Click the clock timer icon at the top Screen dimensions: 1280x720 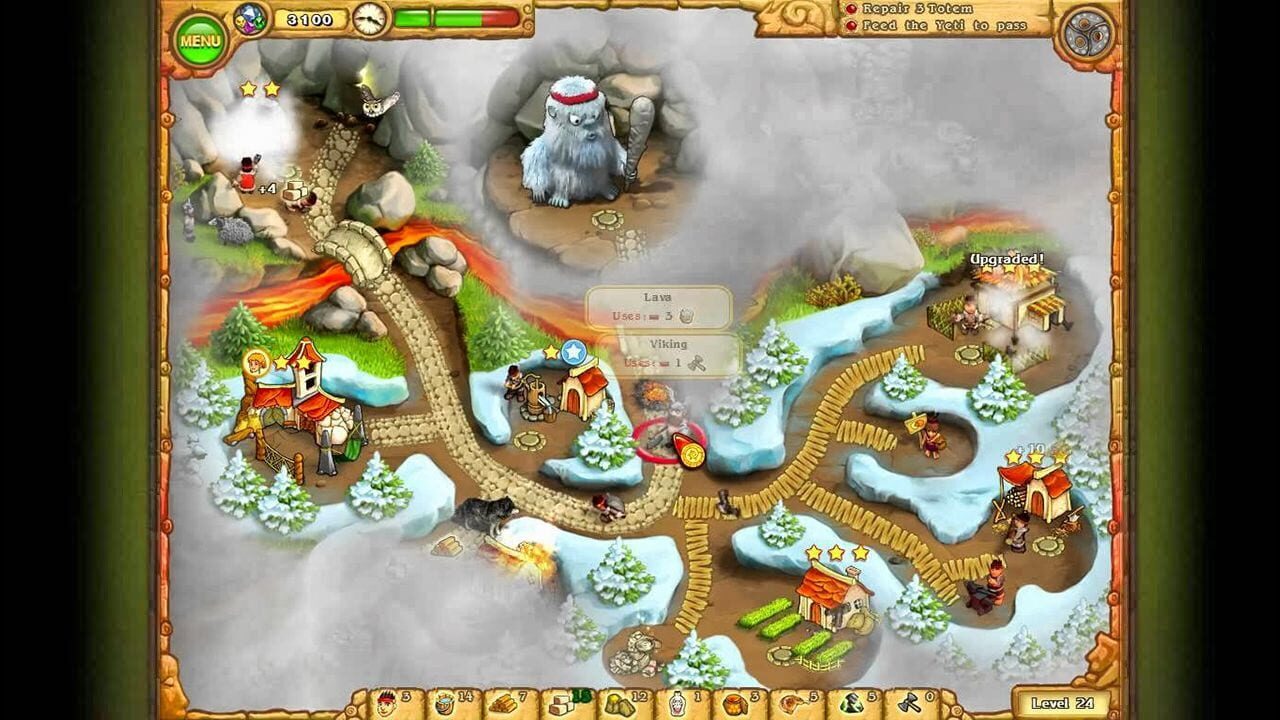pyautogui.click(x=370, y=17)
